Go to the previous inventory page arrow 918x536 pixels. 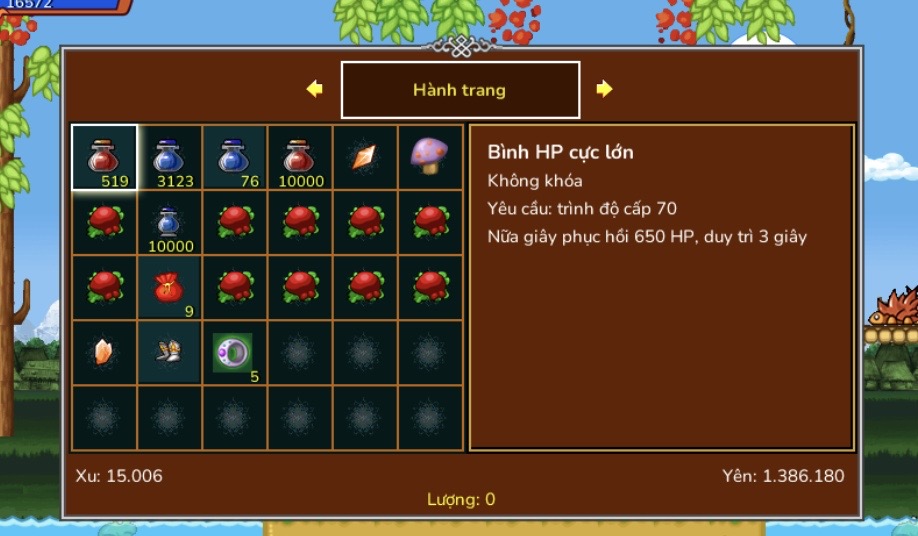315,89
